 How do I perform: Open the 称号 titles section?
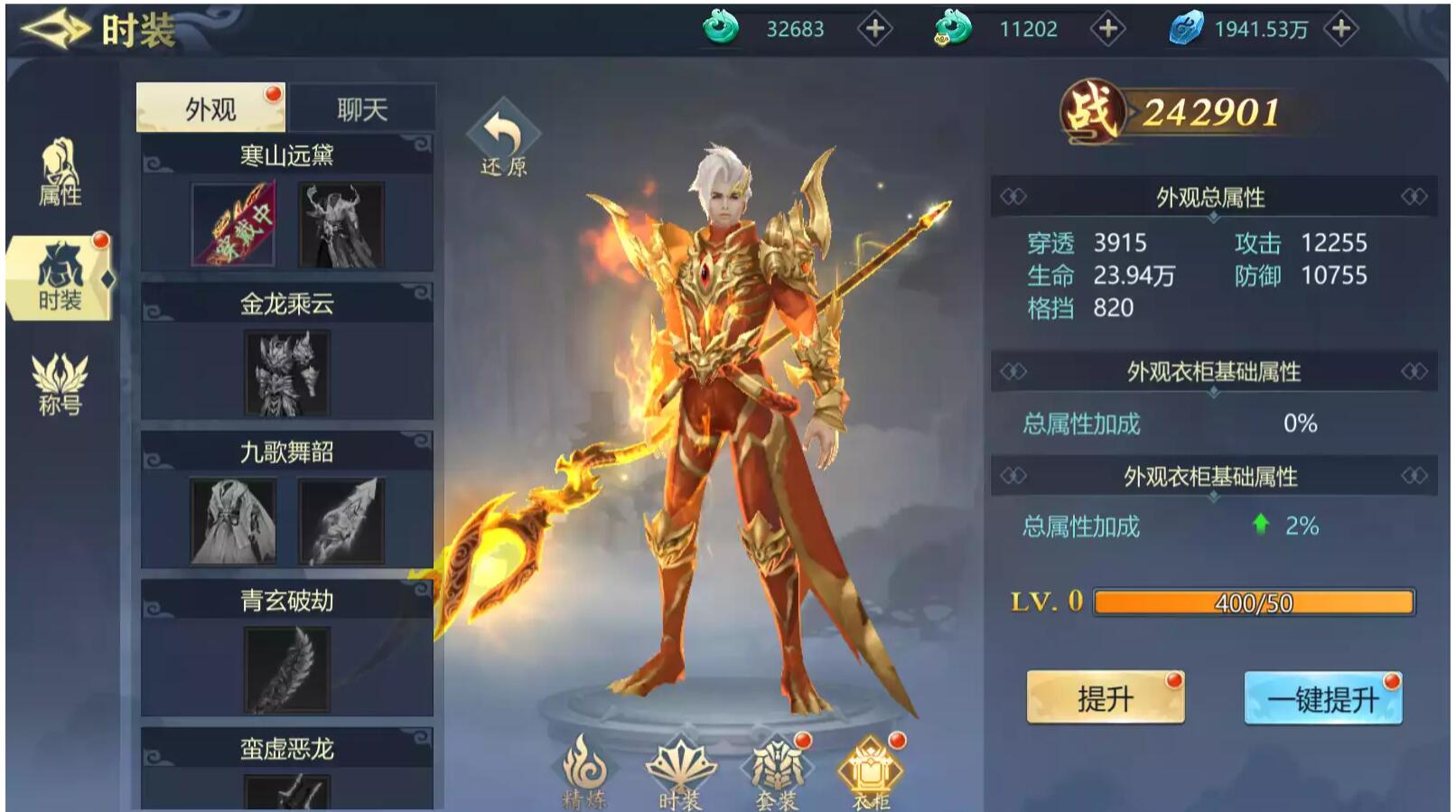60,386
